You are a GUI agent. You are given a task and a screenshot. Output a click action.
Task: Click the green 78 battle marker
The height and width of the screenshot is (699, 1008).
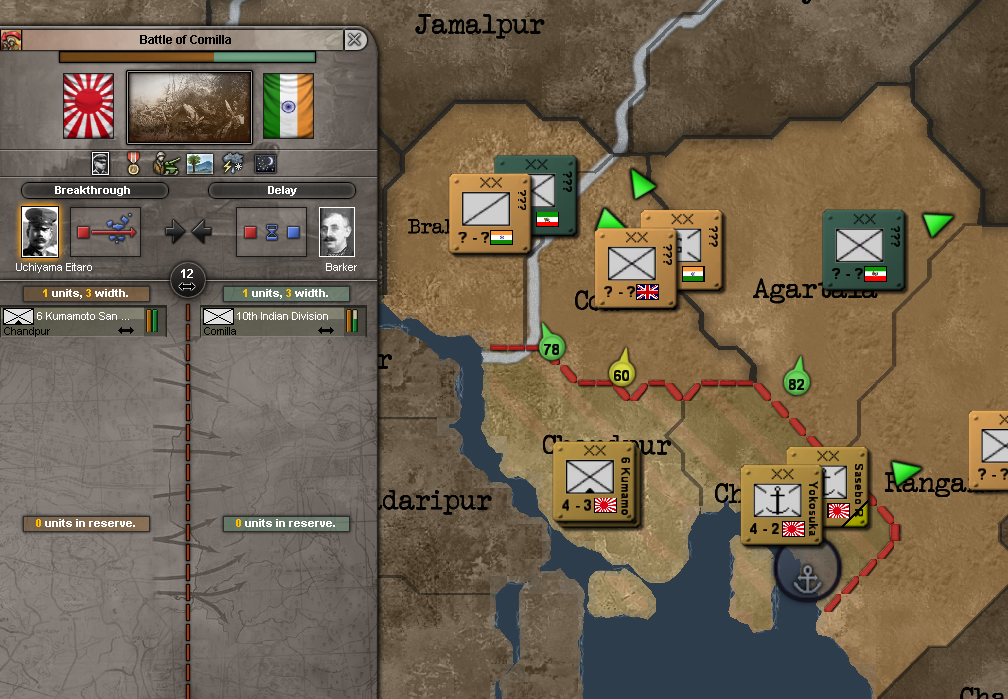pyautogui.click(x=550, y=347)
